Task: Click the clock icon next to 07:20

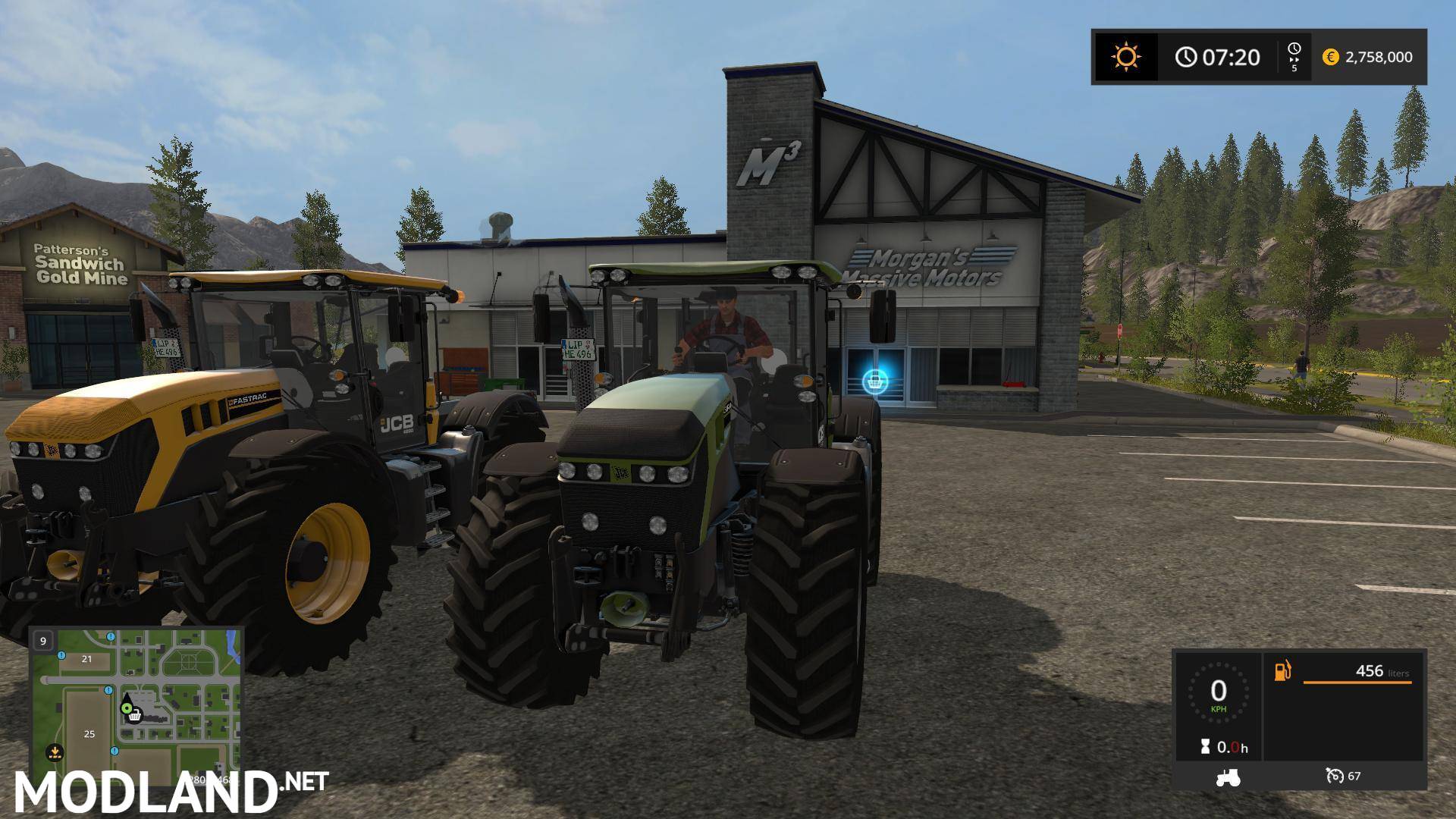Action: click(1185, 56)
